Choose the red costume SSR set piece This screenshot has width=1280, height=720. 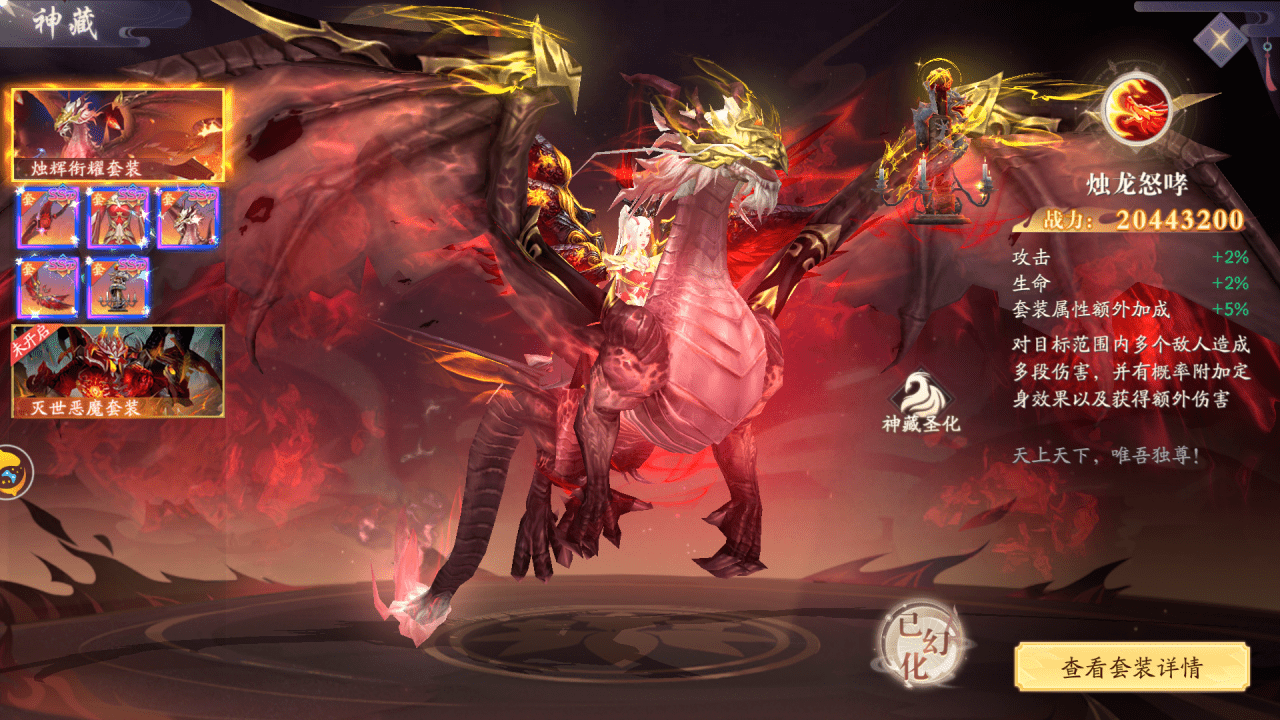tap(118, 218)
